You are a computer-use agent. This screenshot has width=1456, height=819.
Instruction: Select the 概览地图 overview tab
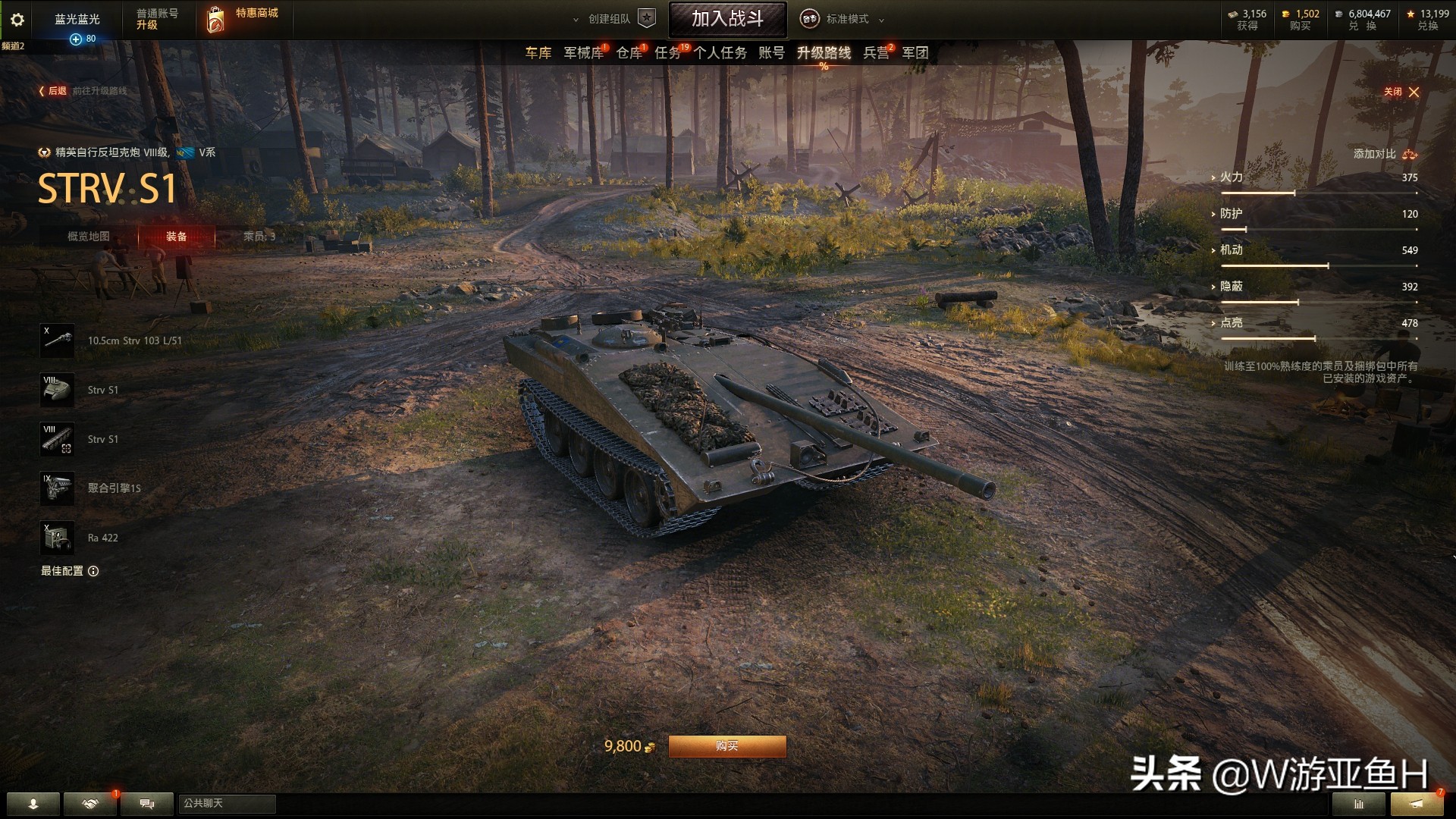89,237
